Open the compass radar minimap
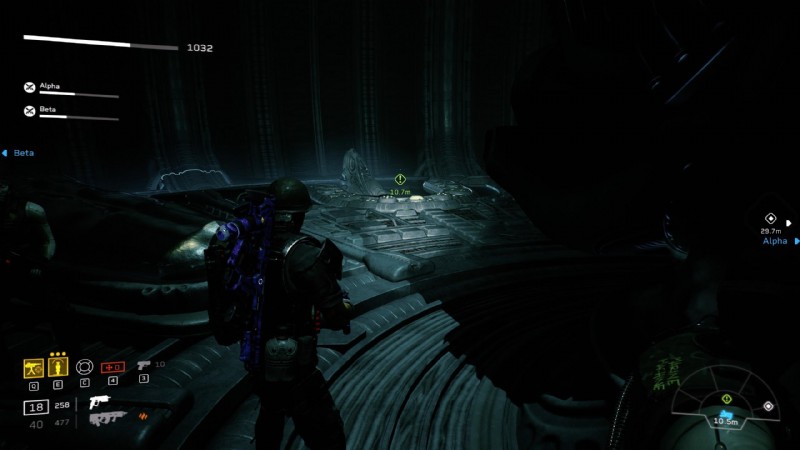The image size is (800, 450). (726, 406)
